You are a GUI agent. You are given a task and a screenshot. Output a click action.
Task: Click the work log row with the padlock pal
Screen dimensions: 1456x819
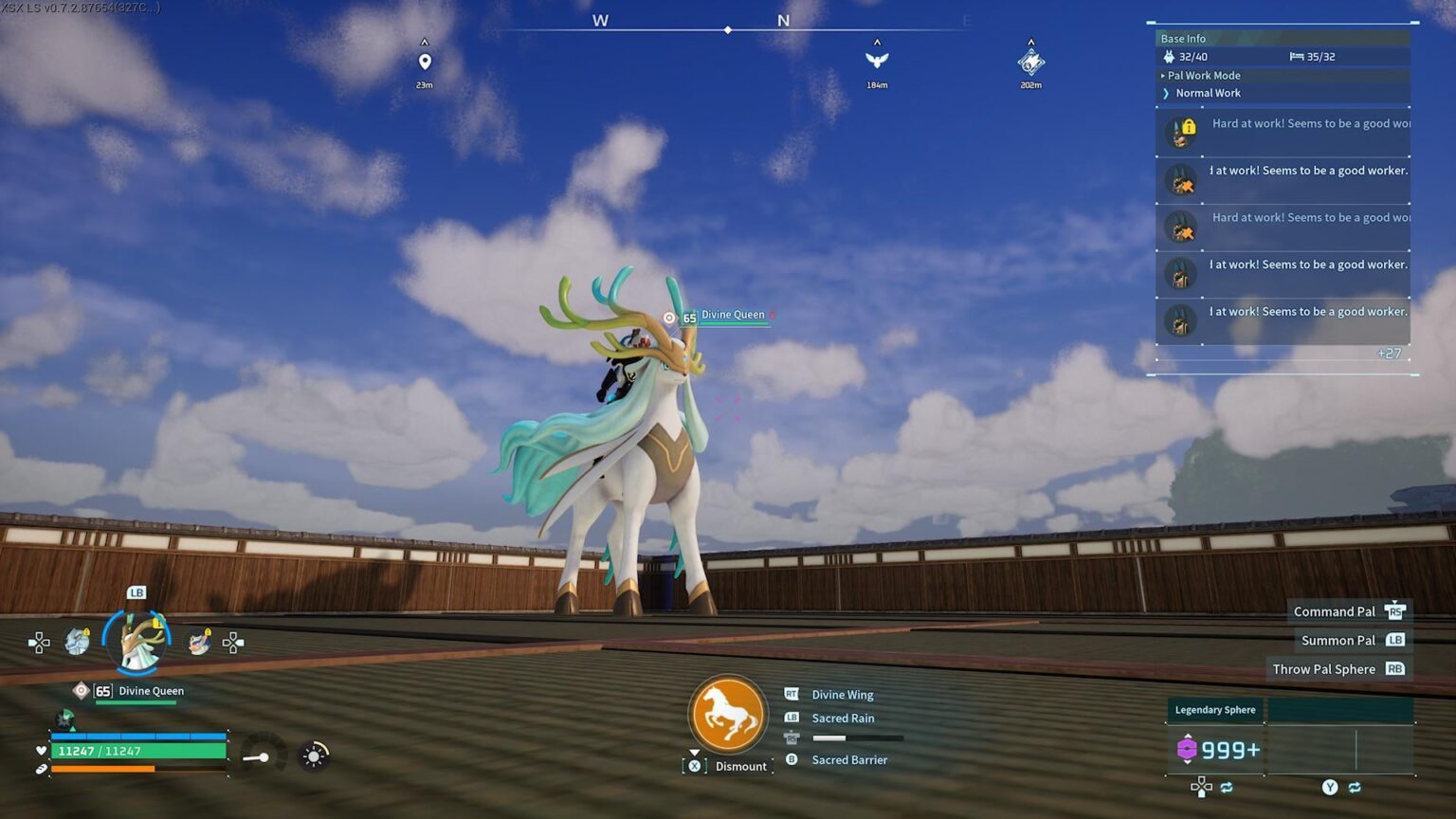[x=1283, y=132]
